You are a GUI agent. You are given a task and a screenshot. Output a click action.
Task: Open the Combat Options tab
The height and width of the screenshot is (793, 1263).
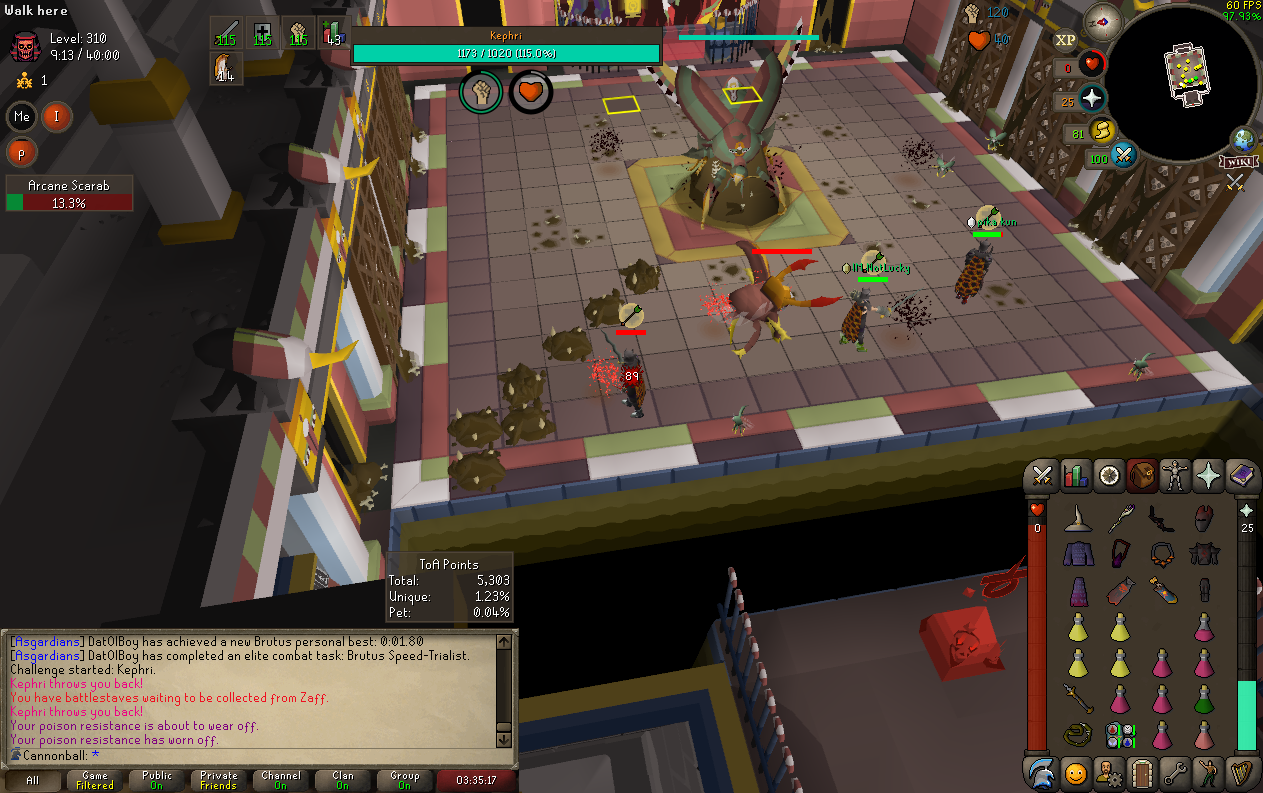tap(1042, 476)
